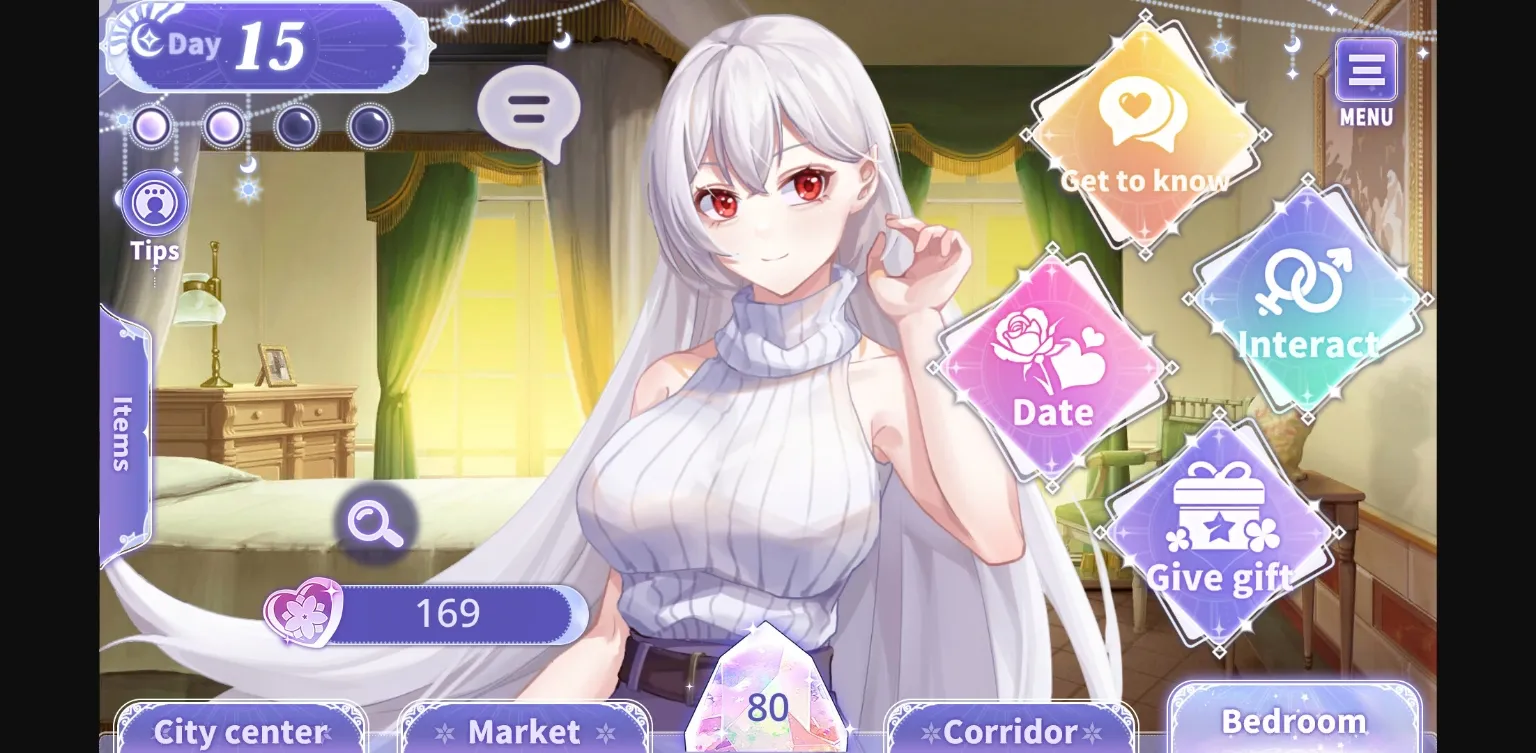1536x753 pixels.
Task: Select the first glowing moon orb
Action: (x=150, y=127)
